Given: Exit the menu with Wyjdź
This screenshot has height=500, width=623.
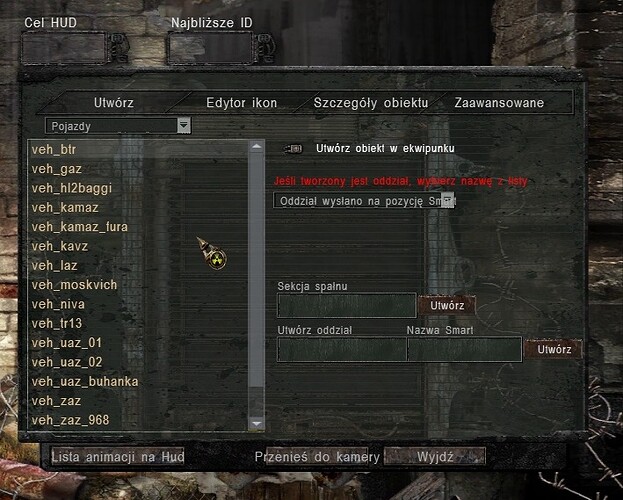Looking at the screenshot, I should (x=436, y=457).
